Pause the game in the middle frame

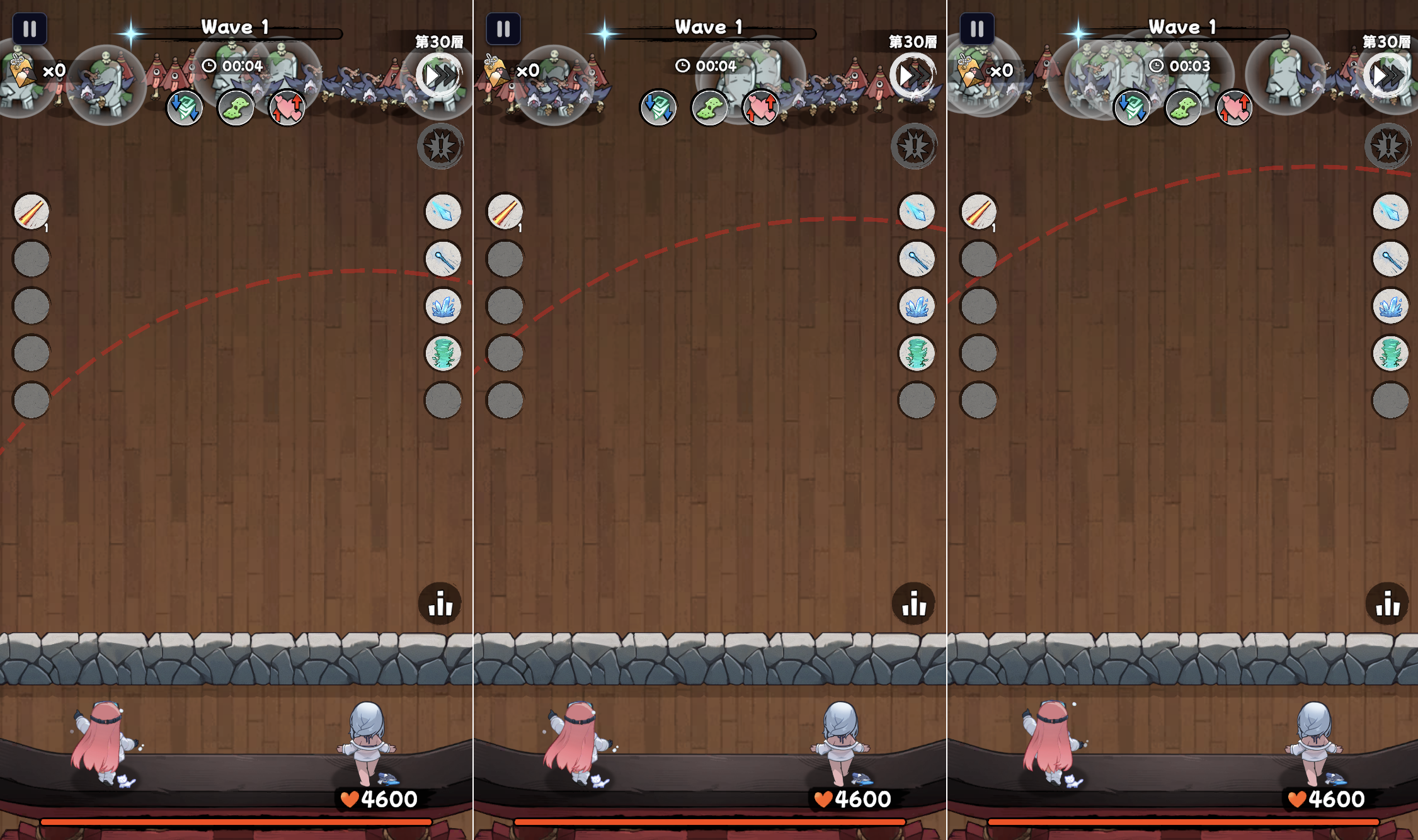tap(503, 29)
